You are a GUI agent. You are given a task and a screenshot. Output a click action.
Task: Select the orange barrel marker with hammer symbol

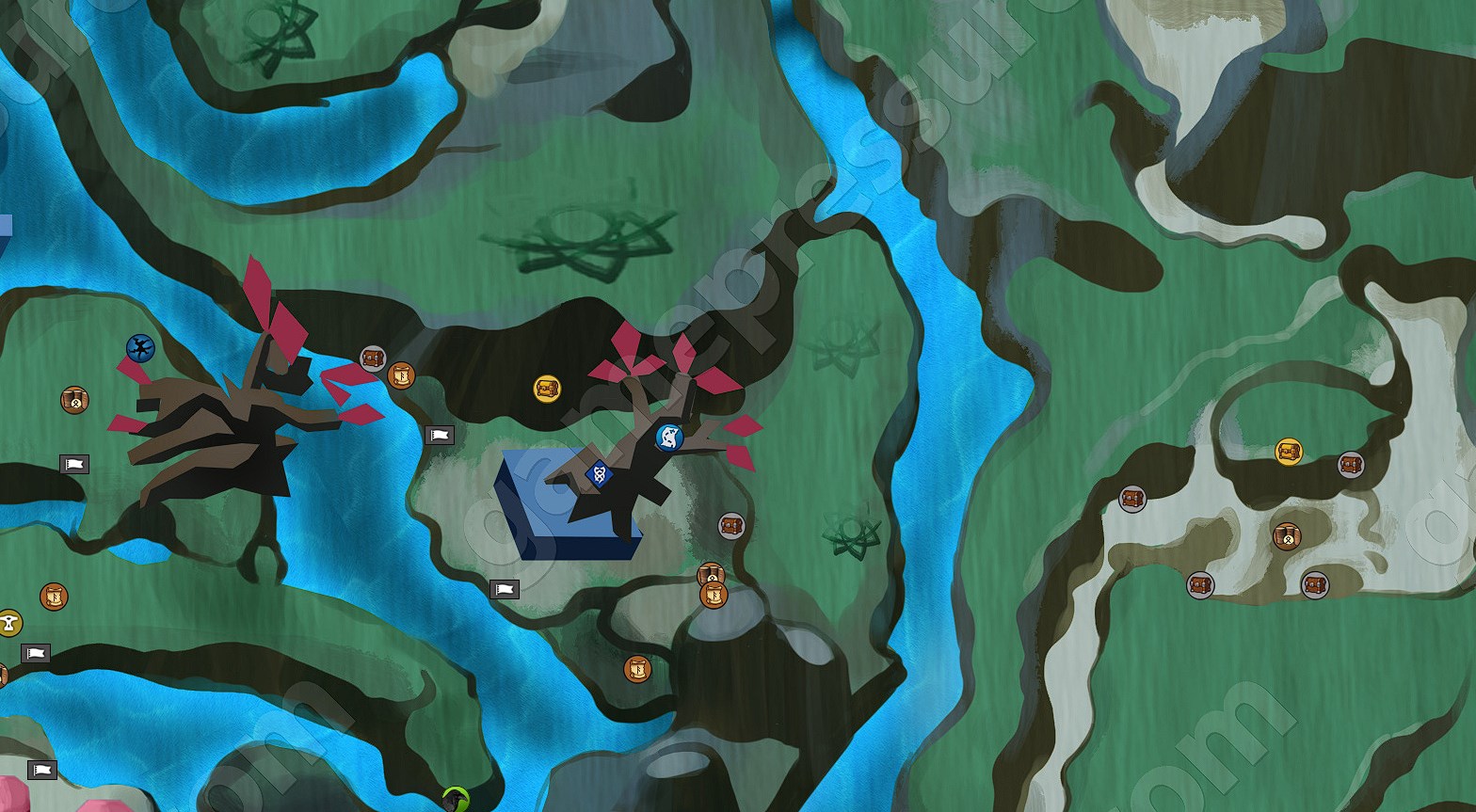click(711, 574)
